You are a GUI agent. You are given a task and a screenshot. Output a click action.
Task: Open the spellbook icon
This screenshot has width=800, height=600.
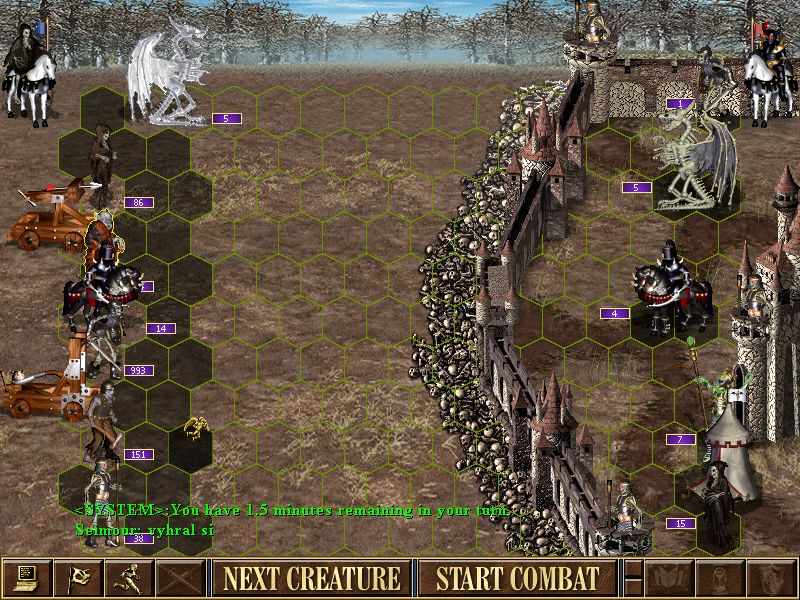[670, 578]
